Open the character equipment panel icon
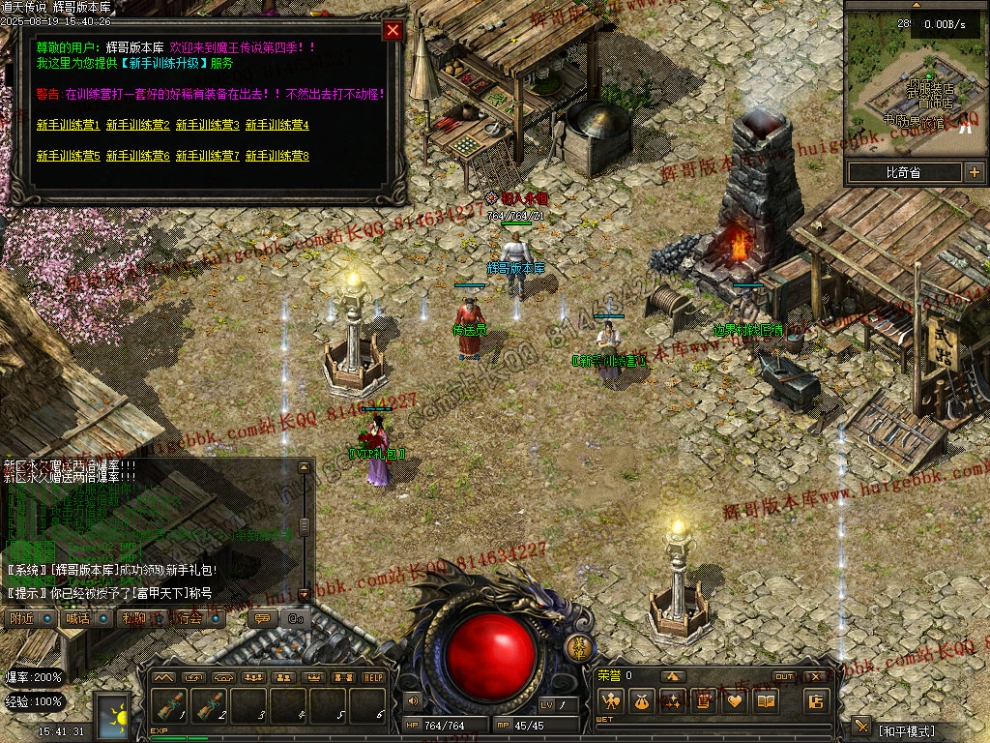This screenshot has height=743, width=990. [610, 701]
